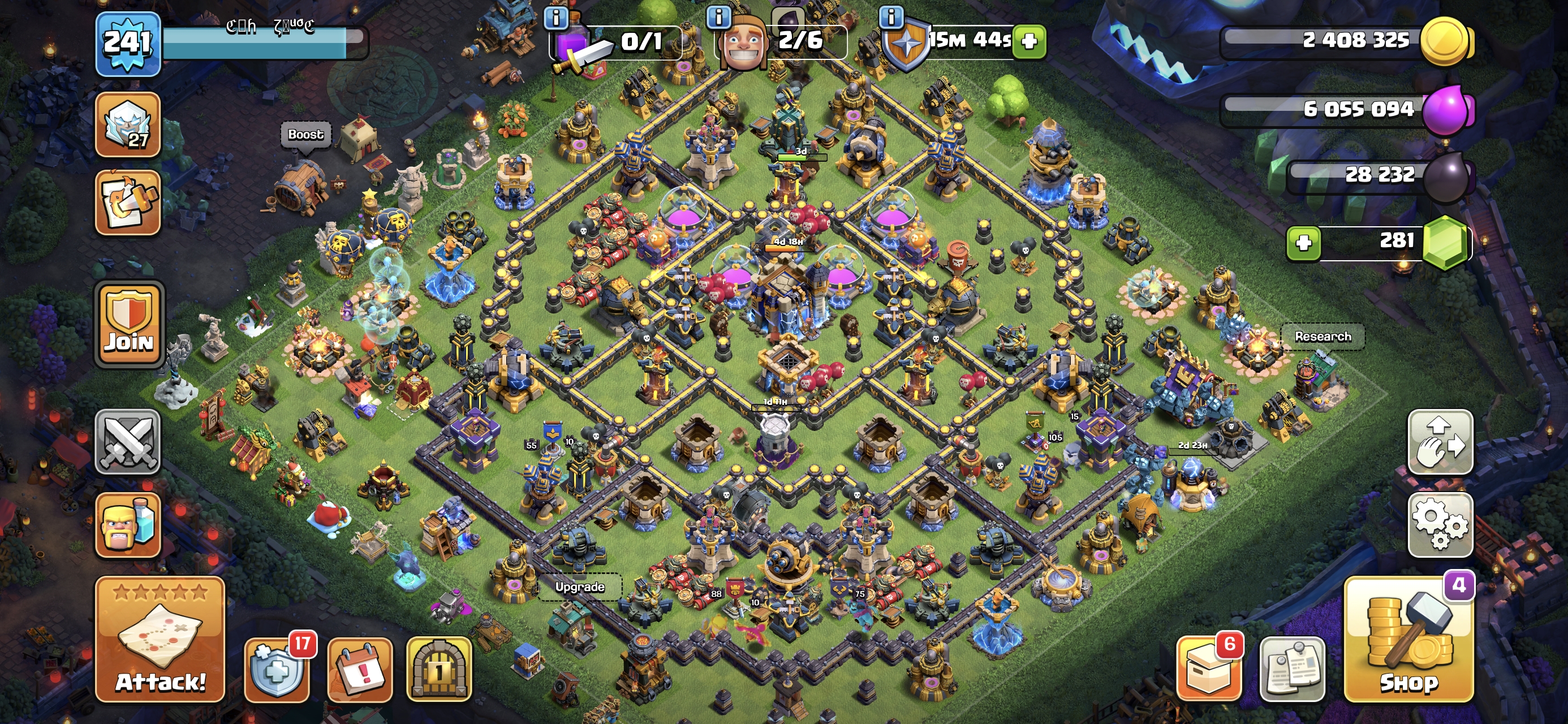Extend shield with the green plus button
This screenshot has width=1568, height=724.
(x=1029, y=41)
